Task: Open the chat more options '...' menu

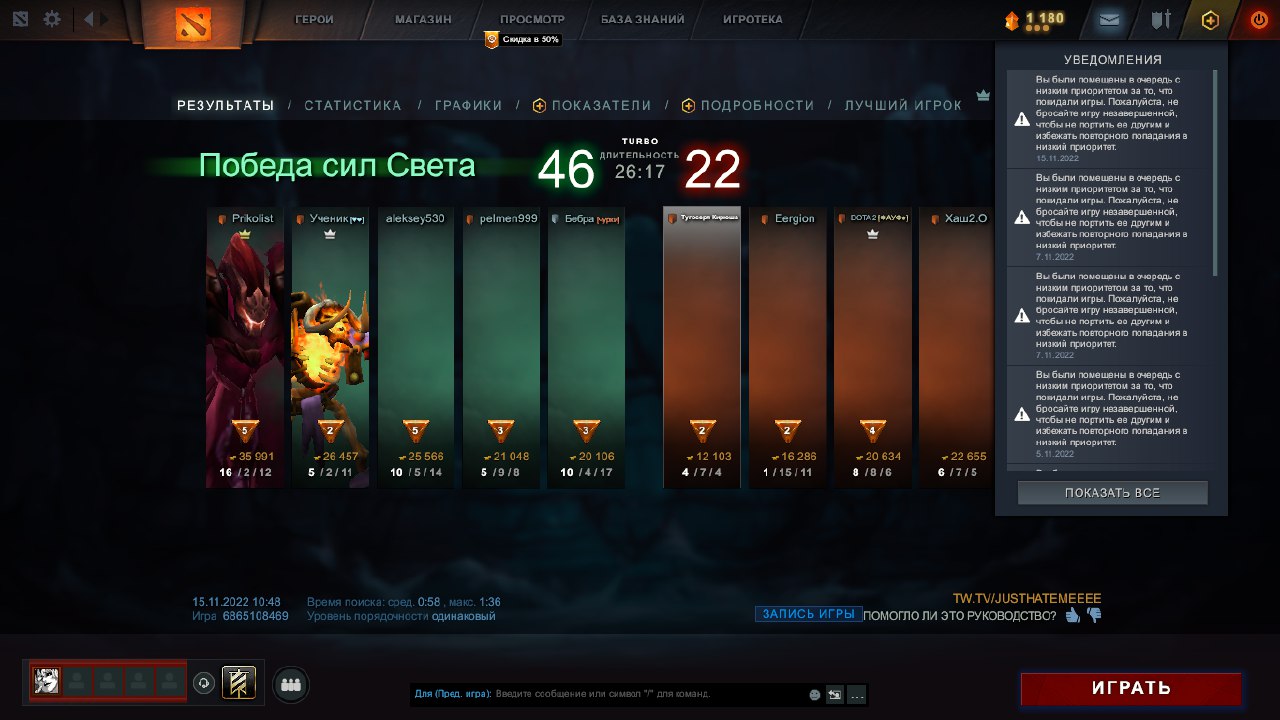Action: [x=857, y=694]
